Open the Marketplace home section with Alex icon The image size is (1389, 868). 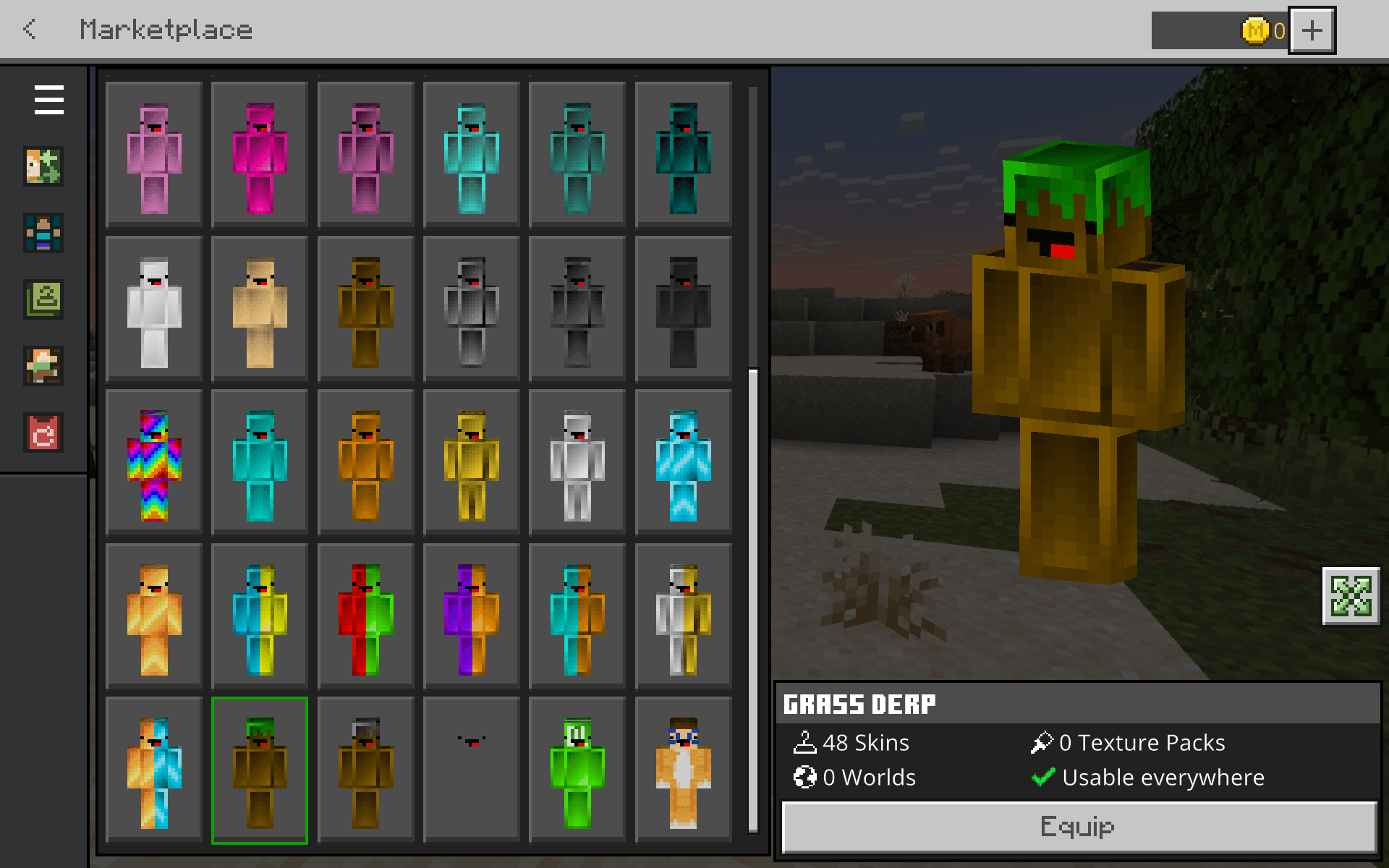tap(43, 166)
